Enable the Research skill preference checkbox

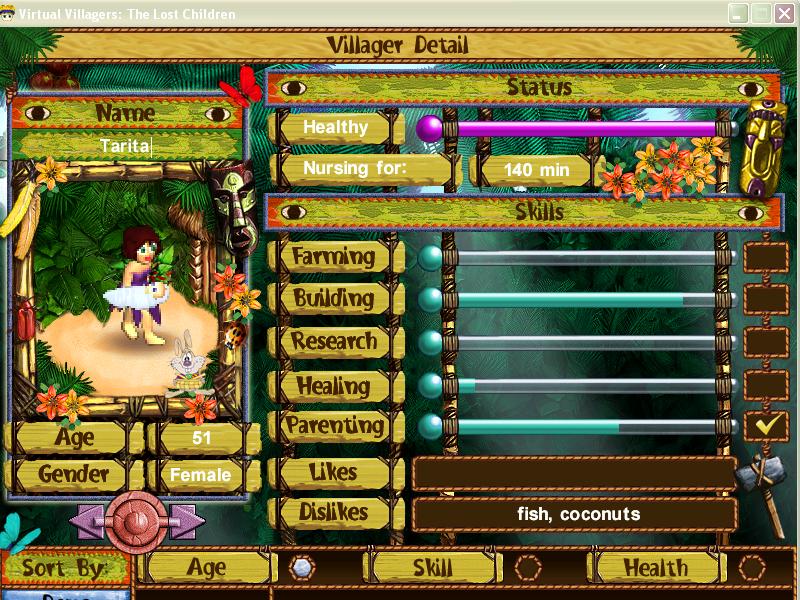(x=766, y=342)
